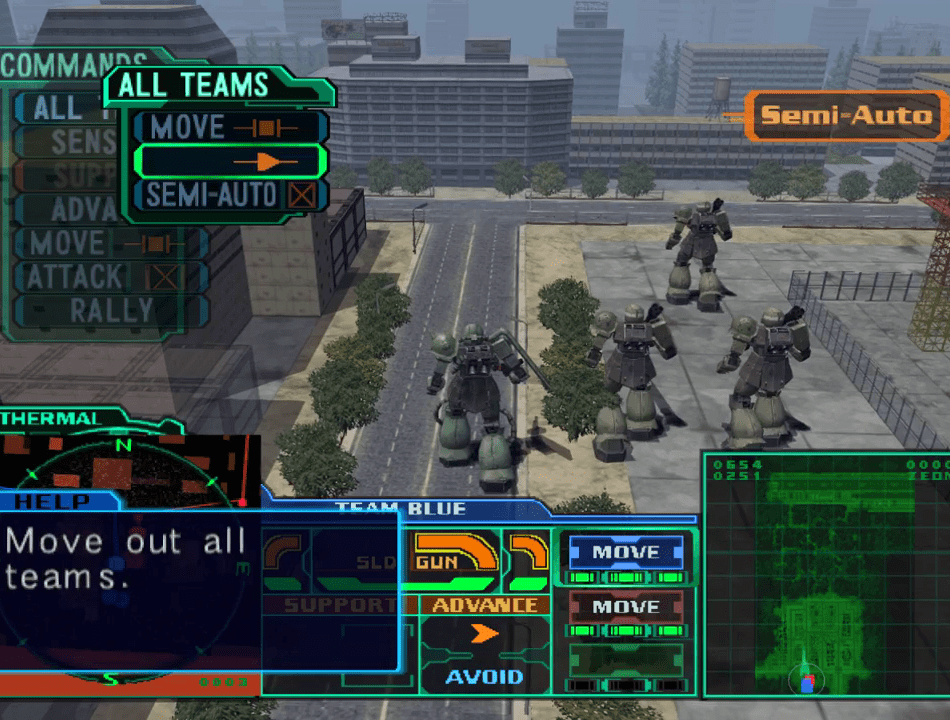The width and height of the screenshot is (950, 720).
Task: Open the ALL entry in COMMANDS
Action: [x=58, y=108]
